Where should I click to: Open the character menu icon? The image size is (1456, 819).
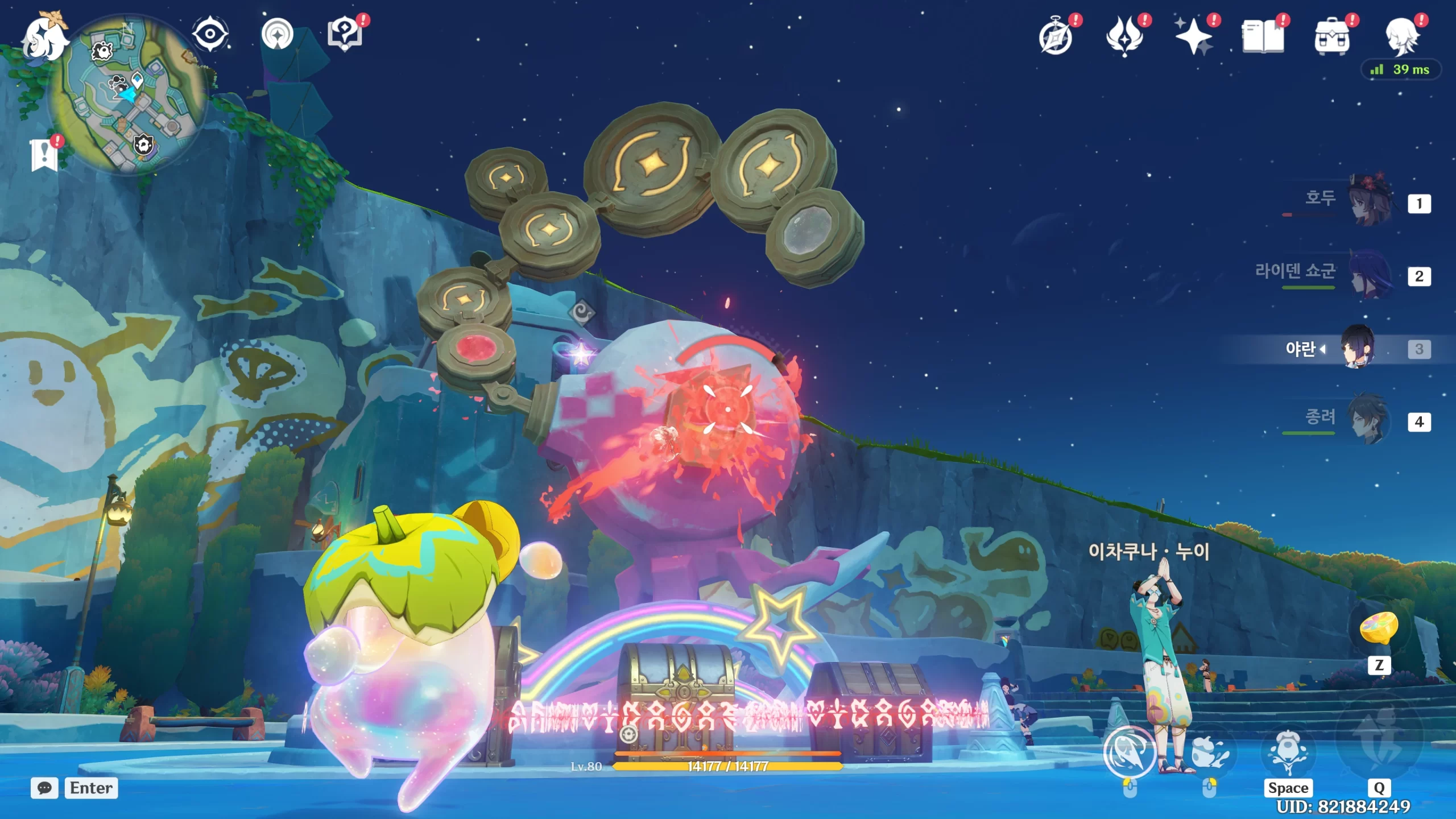[1401, 38]
